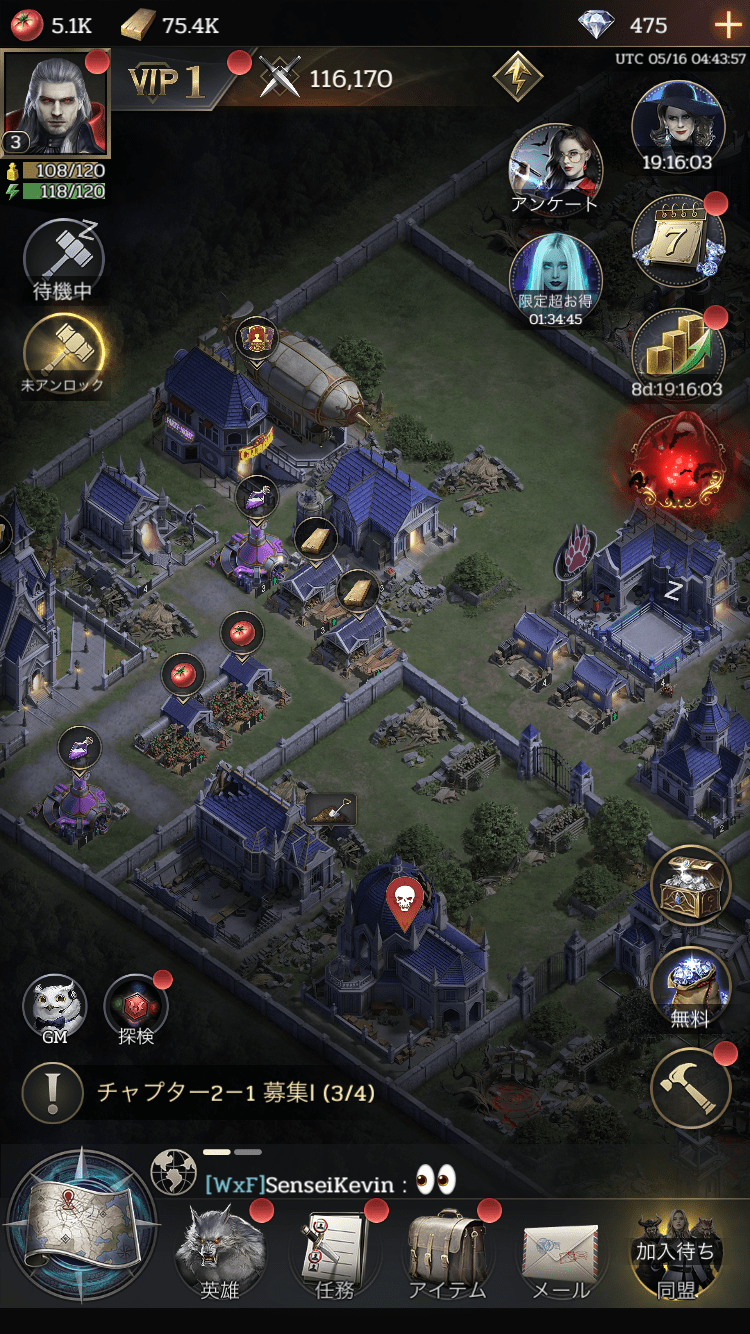The width and height of the screenshot is (750, 1334).
Task: Select the locked second builder (未アンロック)
Action: (63, 352)
